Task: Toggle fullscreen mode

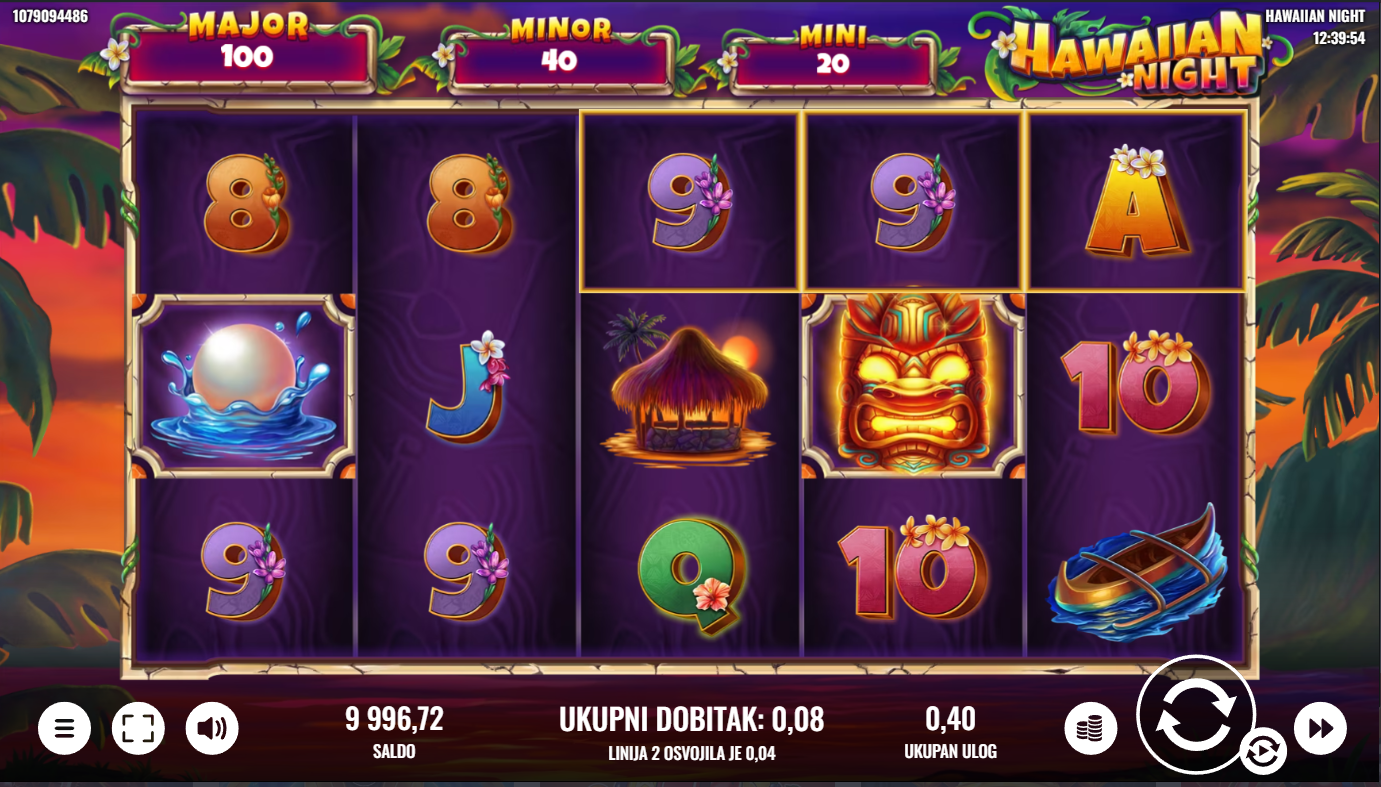Action: pyautogui.click(x=138, y=728)
